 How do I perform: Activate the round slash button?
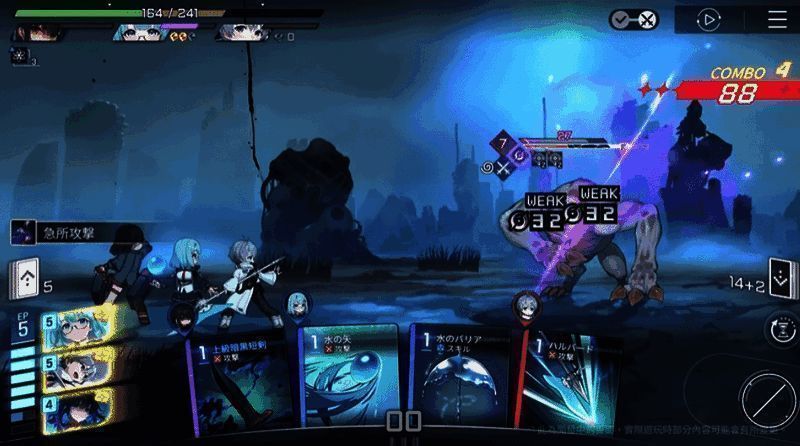click(767, 398)
